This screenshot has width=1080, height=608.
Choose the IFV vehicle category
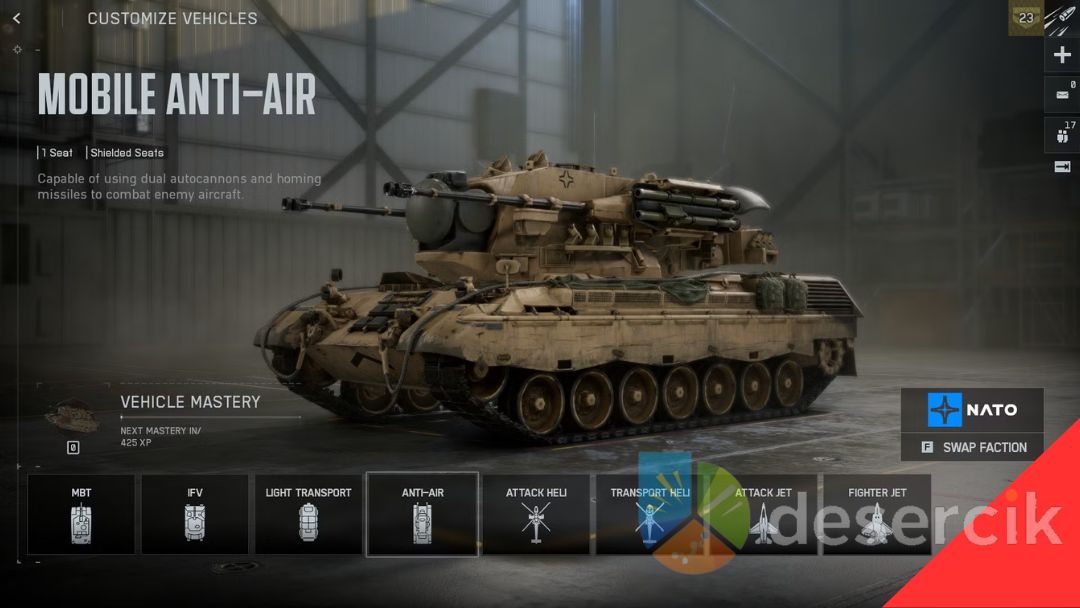[195, 514]
